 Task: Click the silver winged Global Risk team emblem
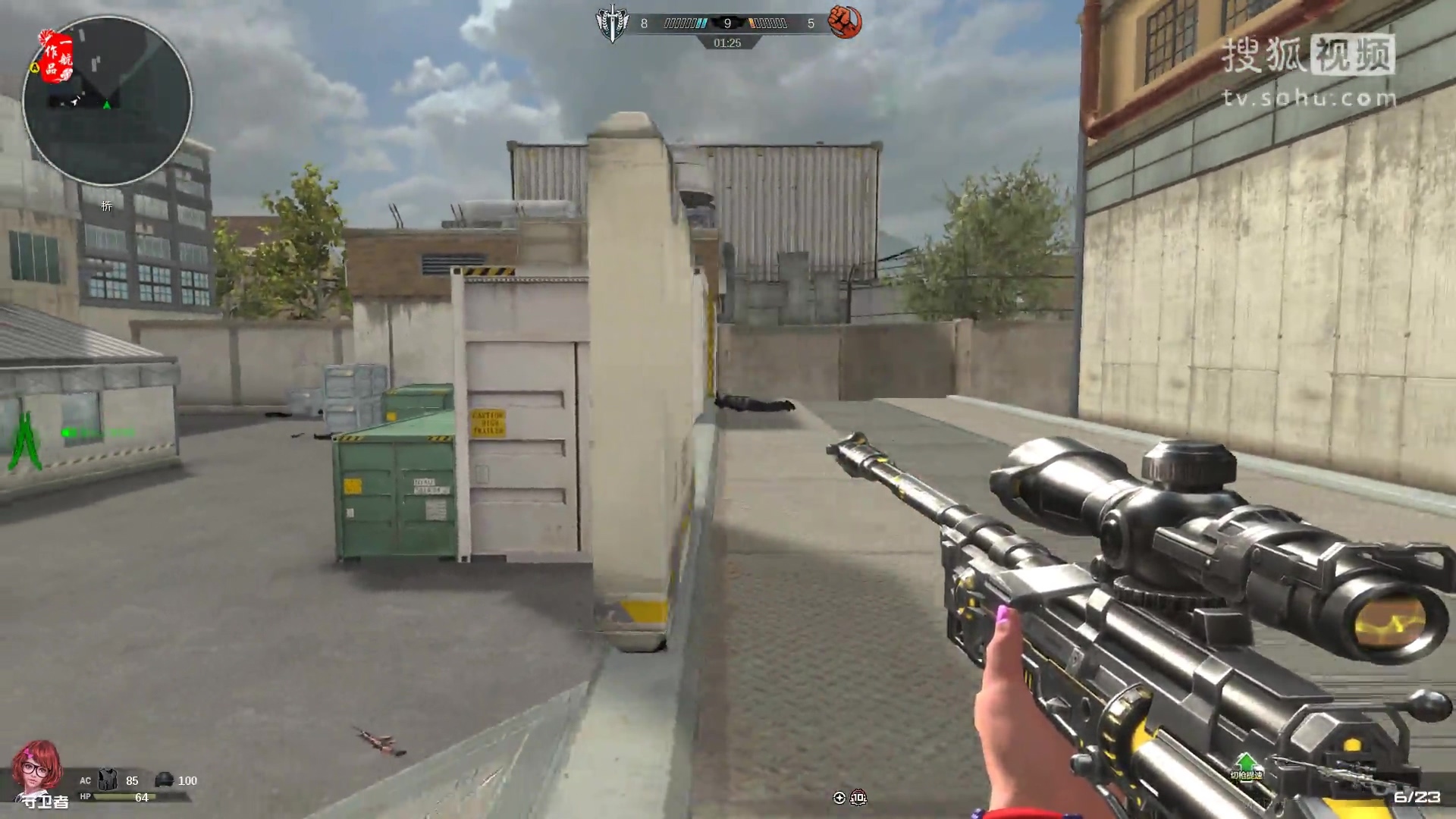coord(612,23)
